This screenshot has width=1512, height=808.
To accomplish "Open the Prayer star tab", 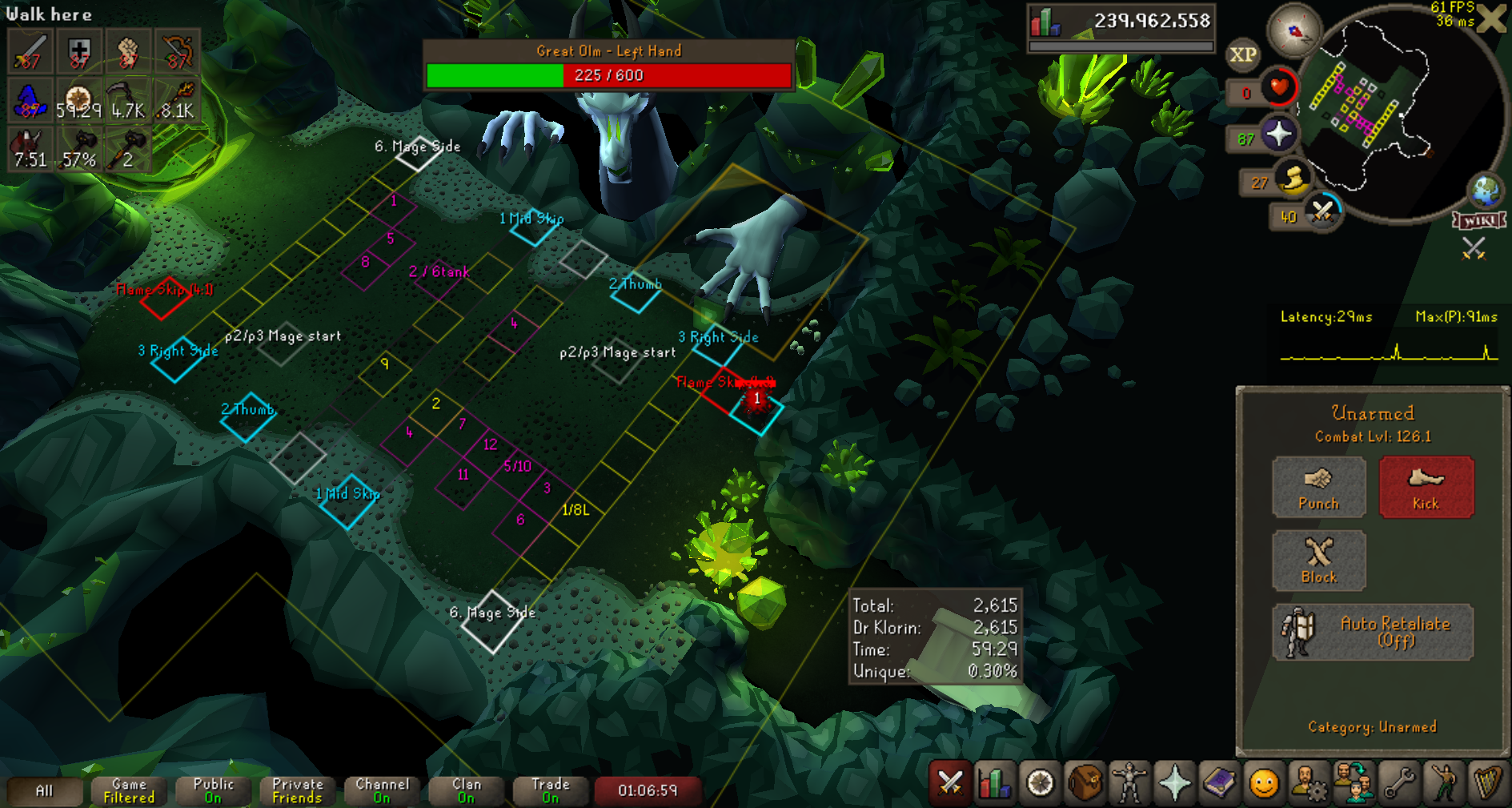I will (x=1174, y=782).
